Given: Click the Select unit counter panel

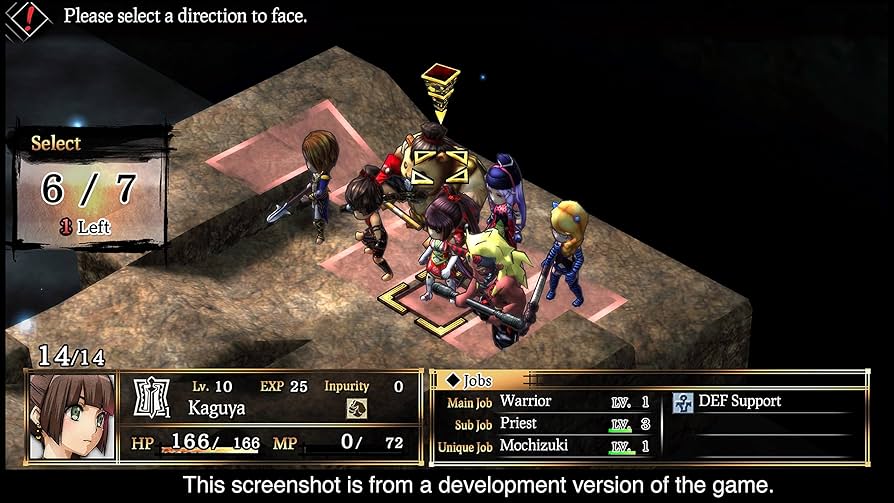Looking at the screenshot, I should tap(88, 187).
